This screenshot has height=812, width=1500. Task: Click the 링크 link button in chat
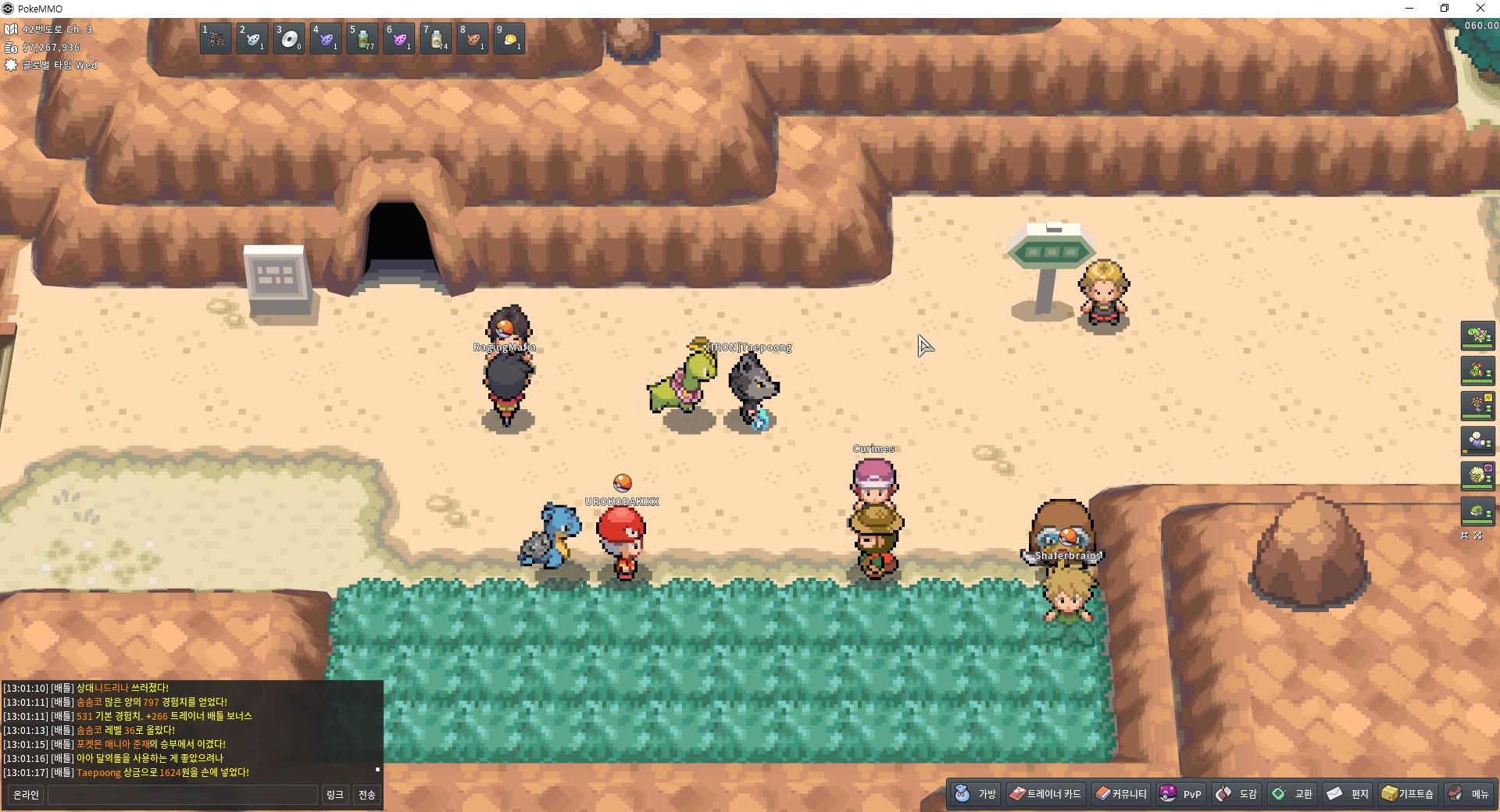(334, 795)
